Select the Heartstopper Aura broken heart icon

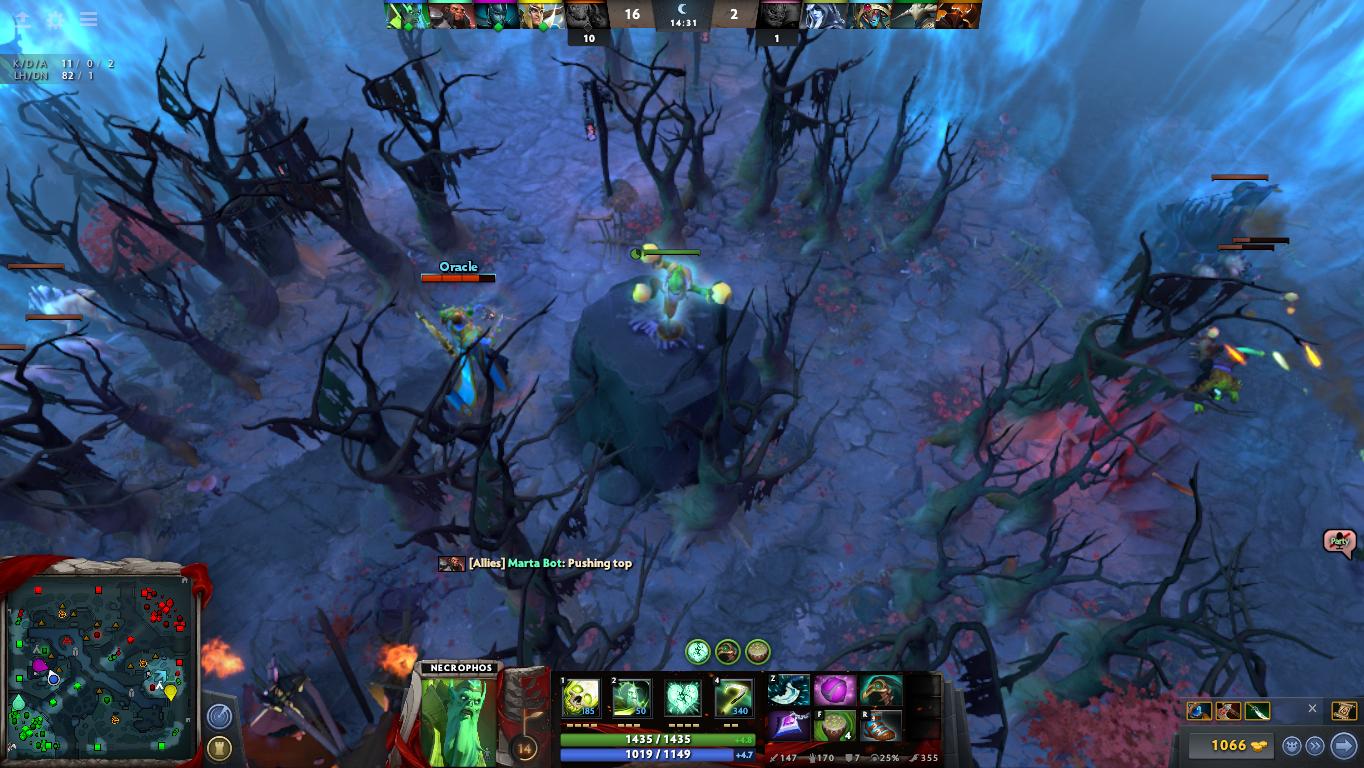click(x=683, y=697)
